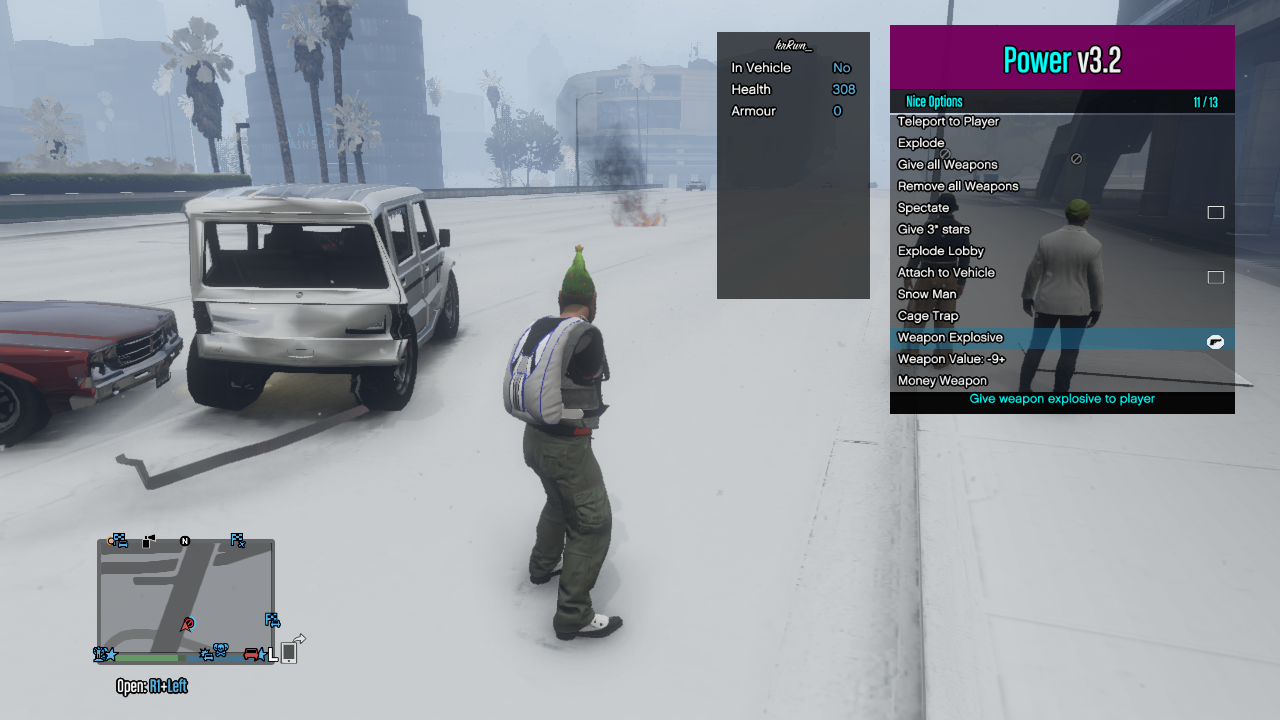Viewport: 1280px width, 720px height.
Task: Click the Weapon Value stepper row
Action: click(951, 359)
